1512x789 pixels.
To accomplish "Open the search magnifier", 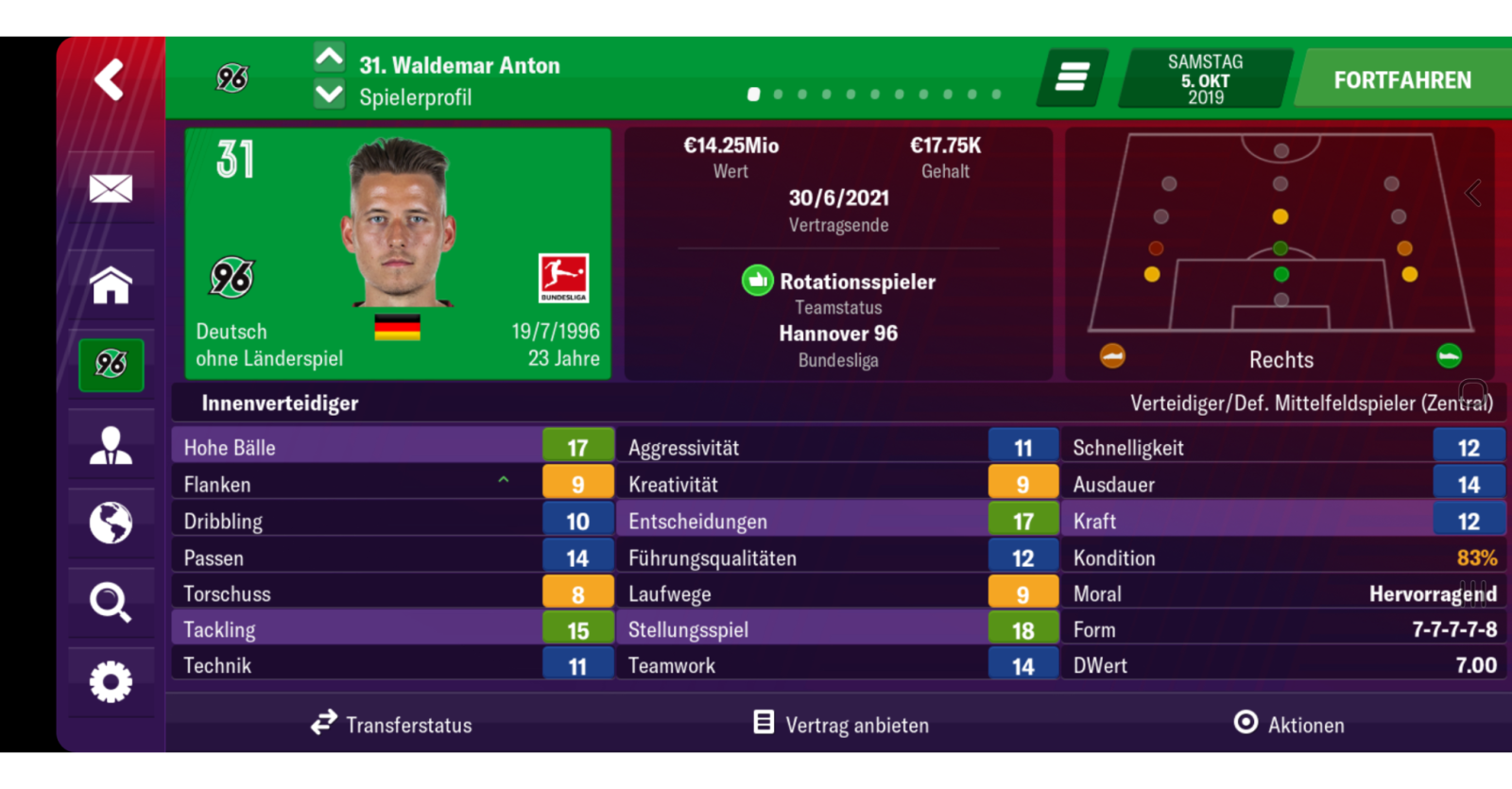I will (x=111, y=602).
